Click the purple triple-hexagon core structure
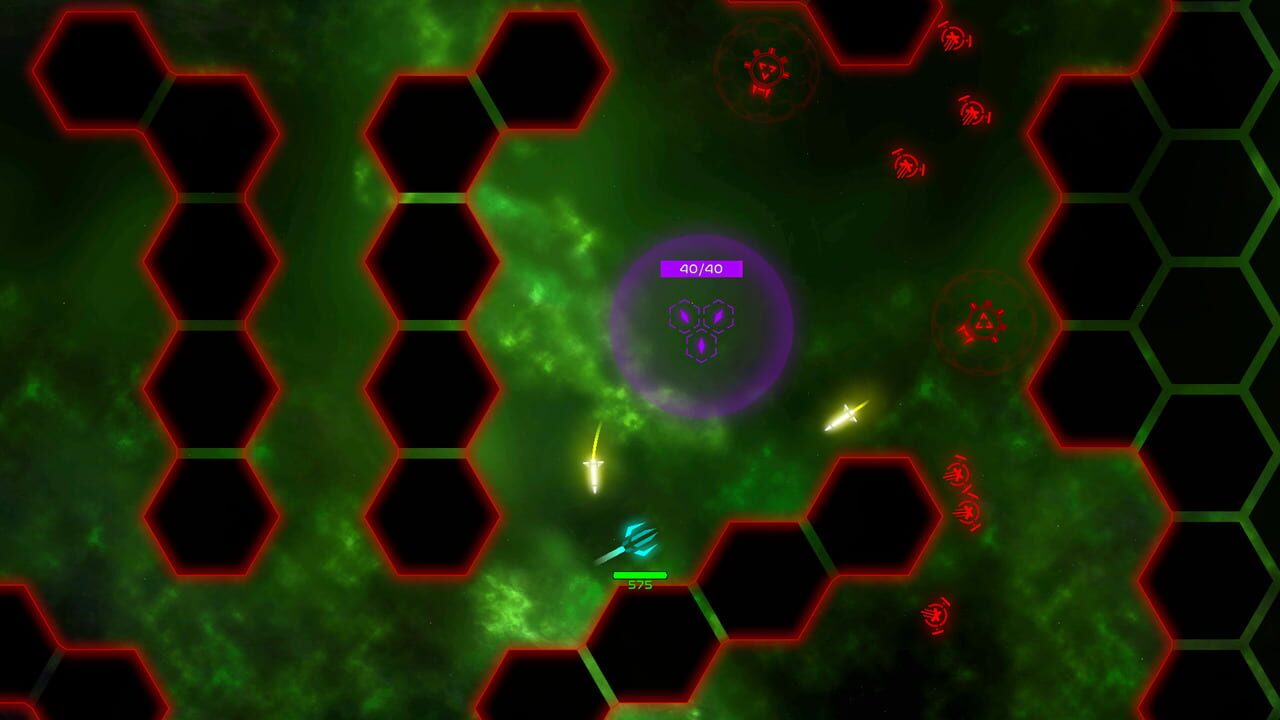The width and height of the screenshot is (1280, 720). [x=703, y=330]
